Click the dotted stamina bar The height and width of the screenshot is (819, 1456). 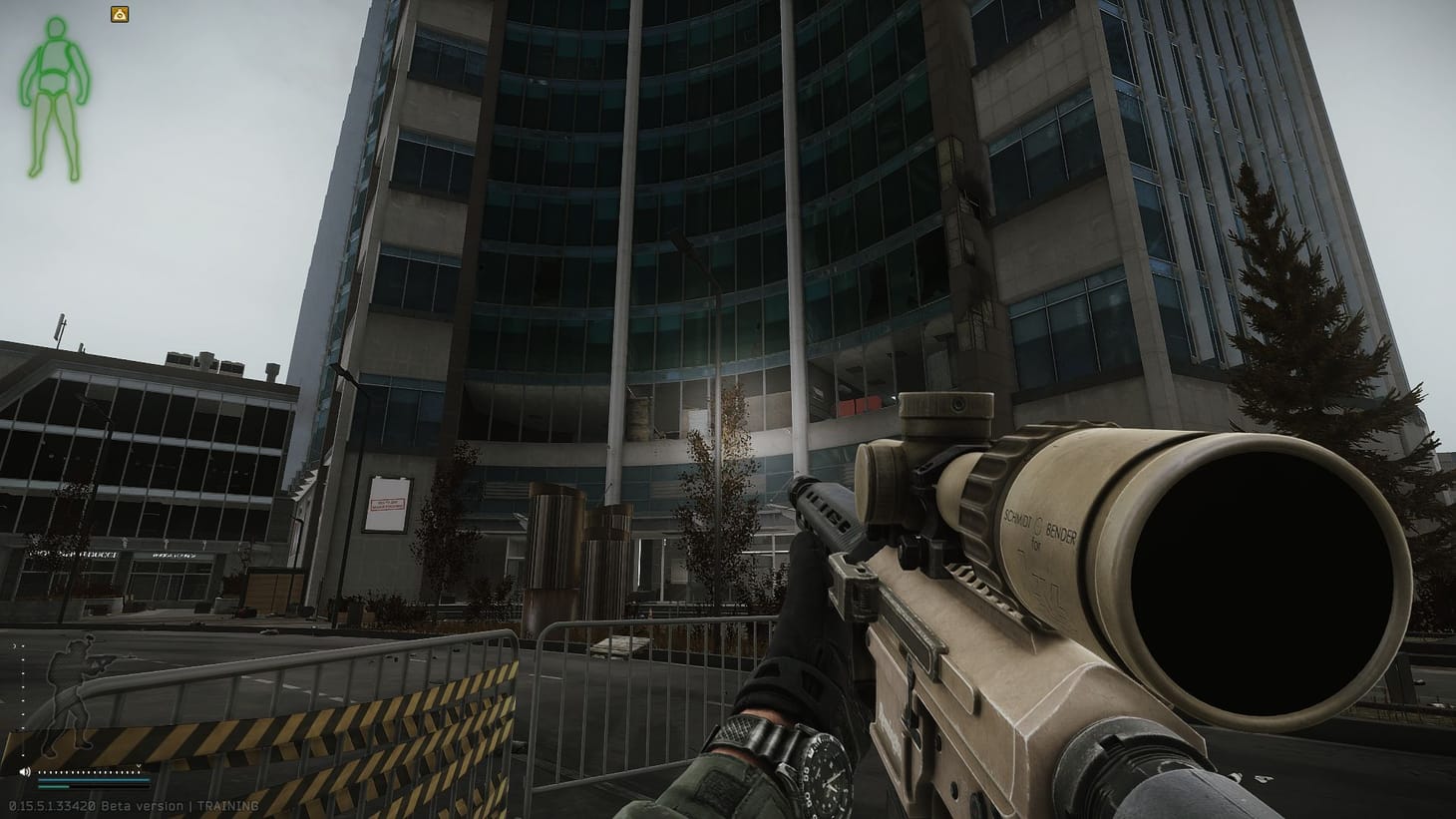tap(86, 772)
